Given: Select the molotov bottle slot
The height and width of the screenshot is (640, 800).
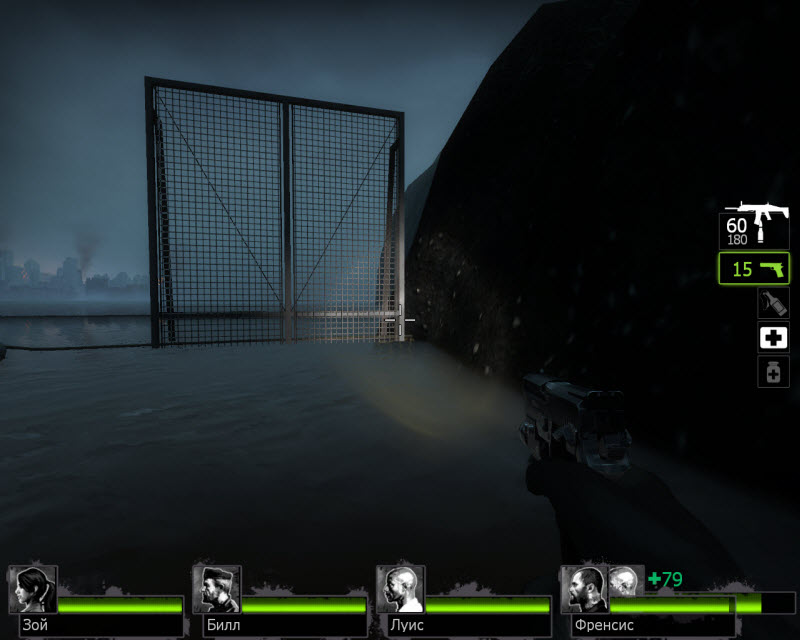Looking at the screenshot, I should [771, 304].
